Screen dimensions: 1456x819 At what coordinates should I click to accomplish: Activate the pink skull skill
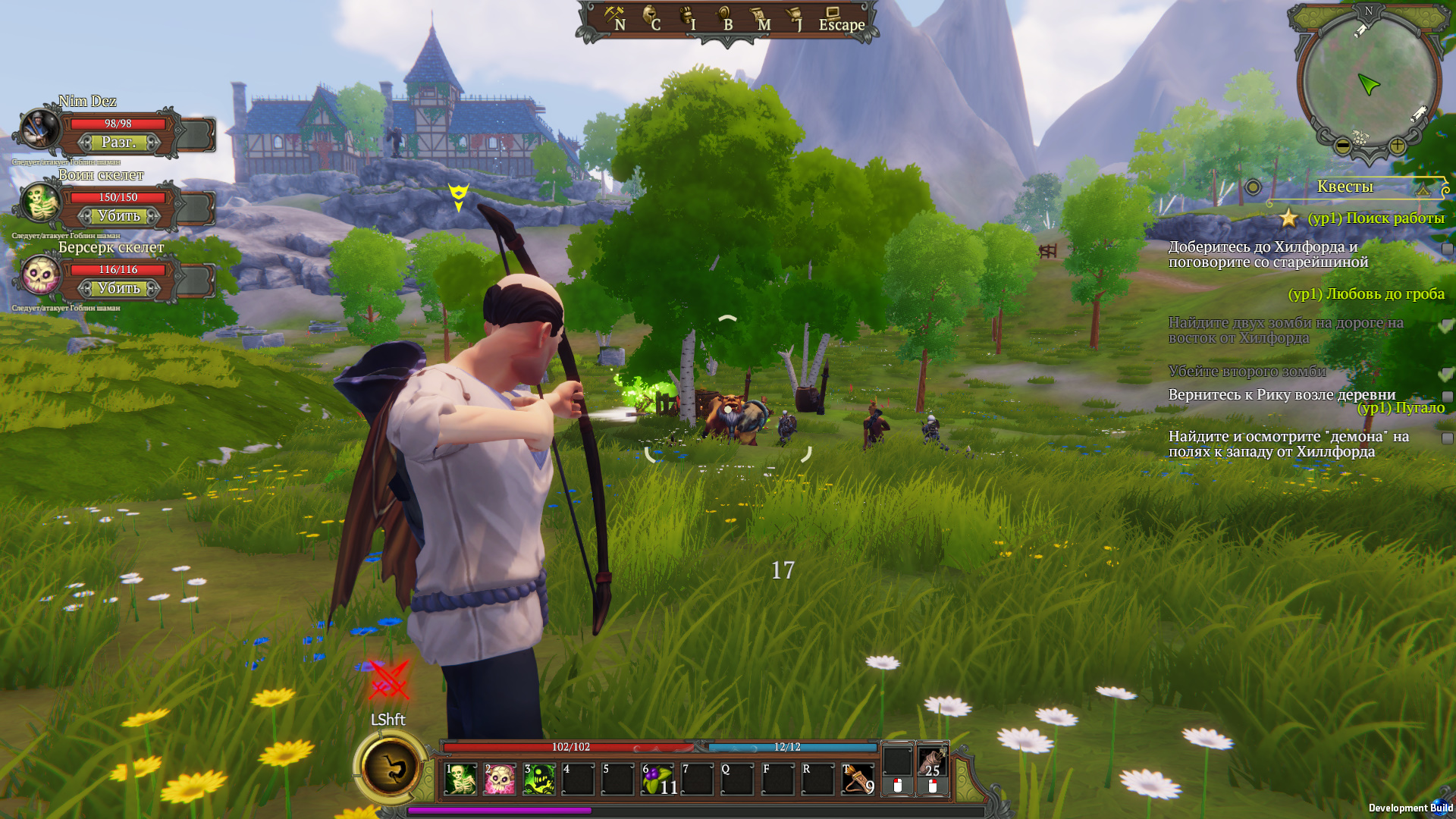pos(500,780)
